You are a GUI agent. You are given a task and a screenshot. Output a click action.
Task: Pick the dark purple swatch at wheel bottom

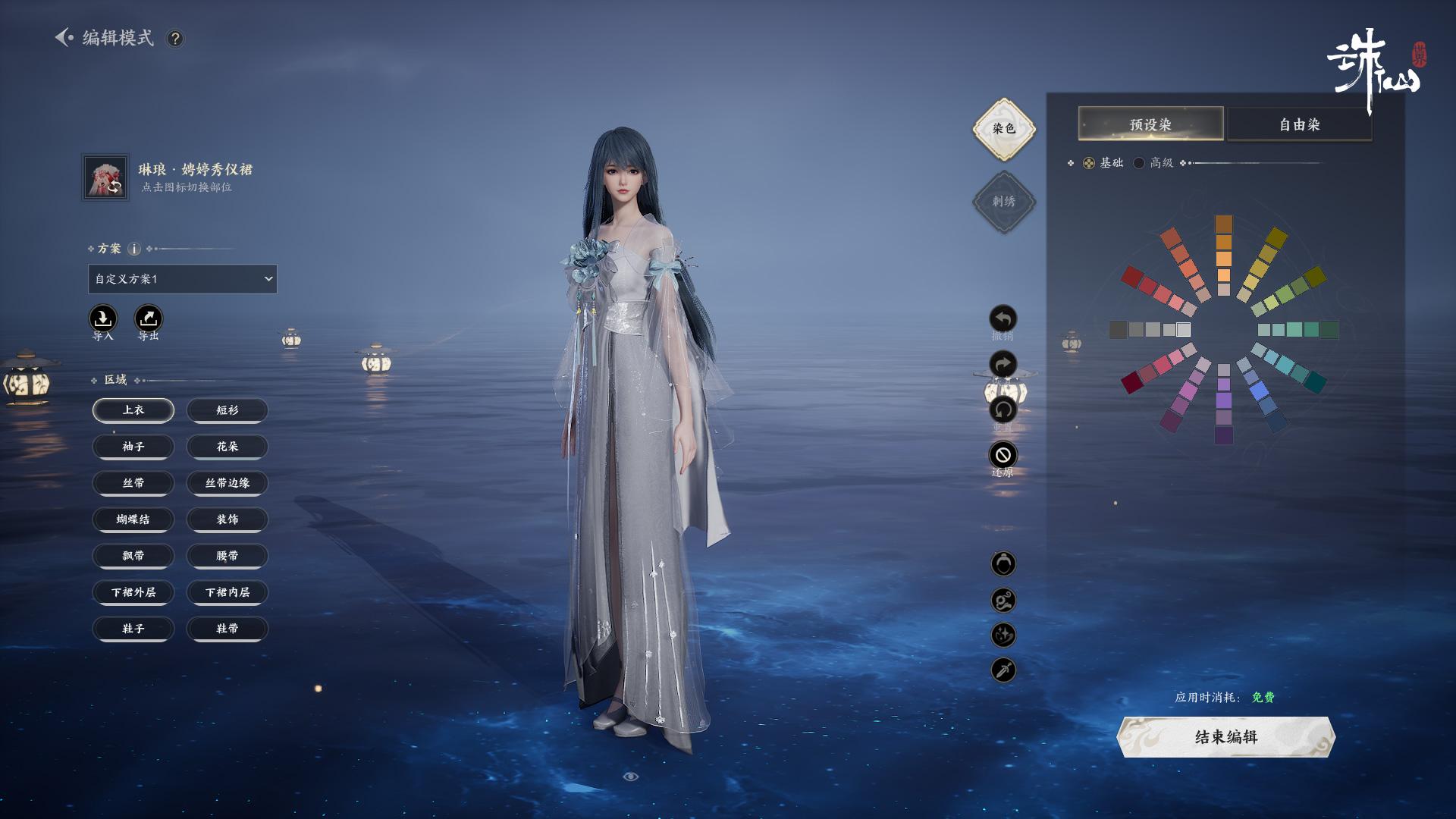click(x=1223, y=435)
